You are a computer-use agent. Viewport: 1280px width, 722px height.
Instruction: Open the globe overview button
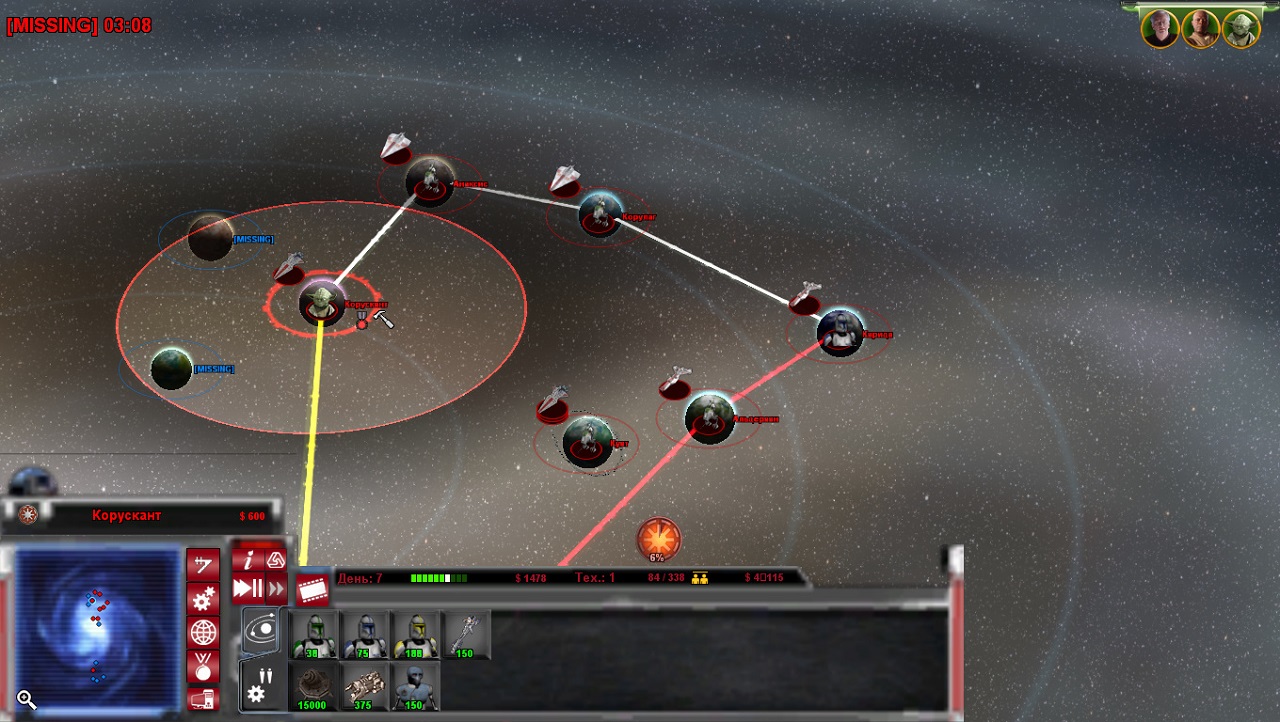pyautogui.click(x=203, y=633)
